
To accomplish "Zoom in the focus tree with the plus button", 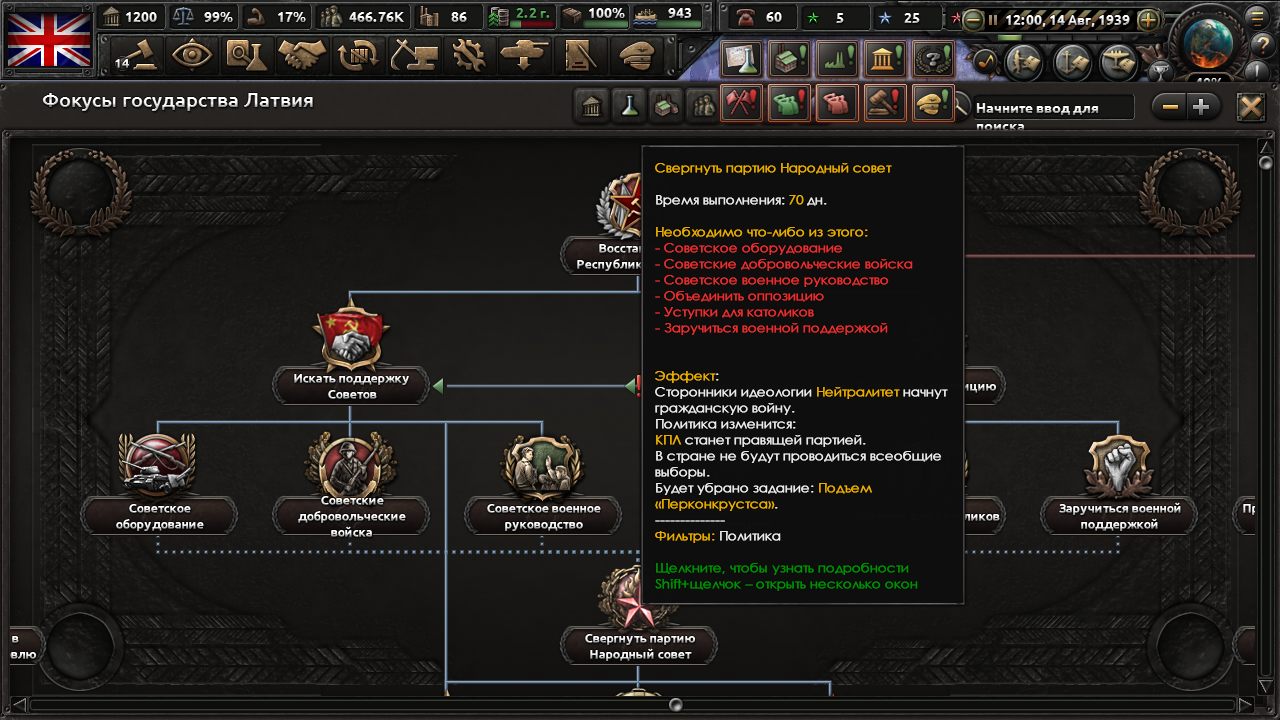I will (x=1200, y=105).
